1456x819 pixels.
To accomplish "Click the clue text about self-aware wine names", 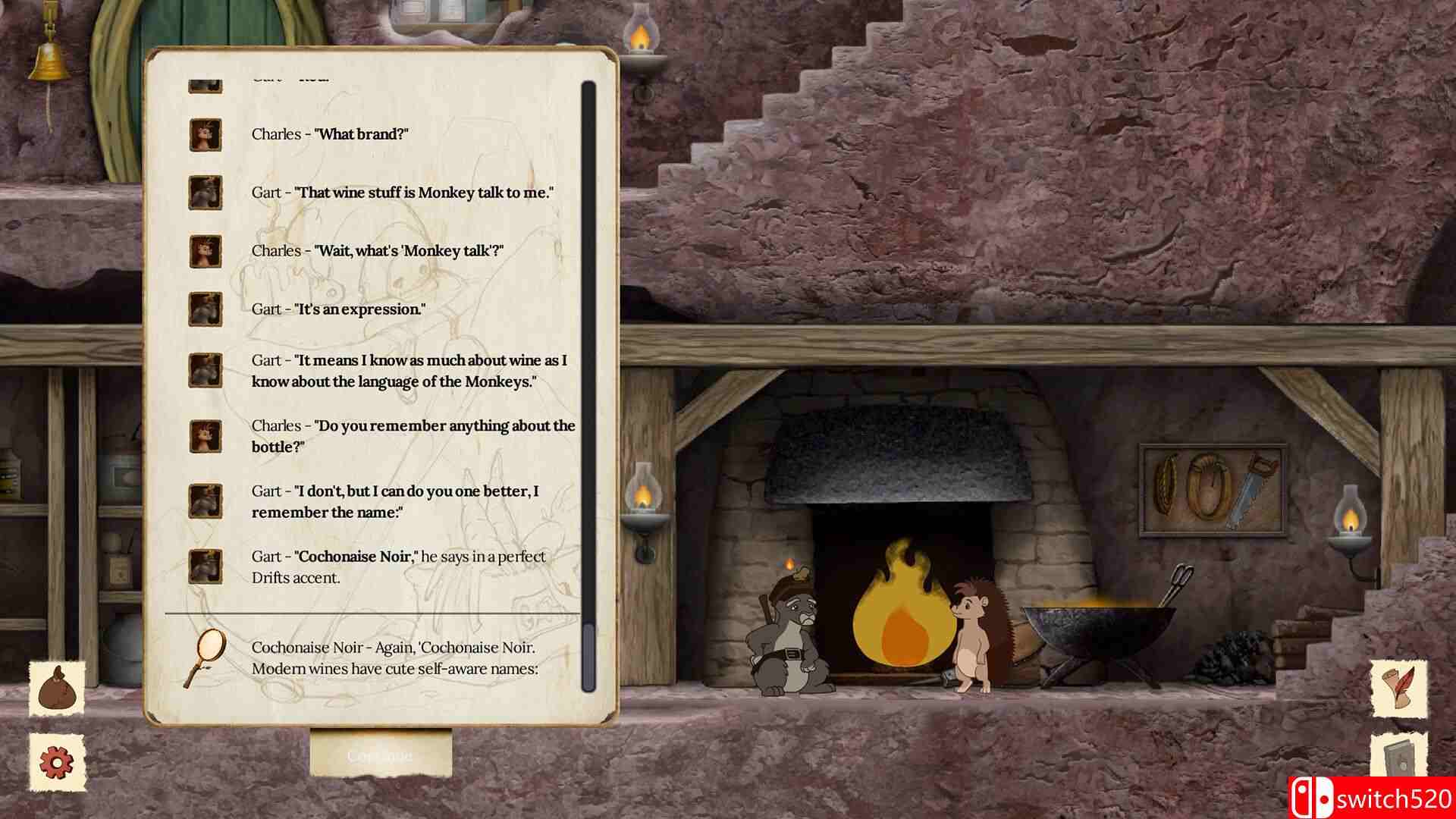I will coord(394,658).
